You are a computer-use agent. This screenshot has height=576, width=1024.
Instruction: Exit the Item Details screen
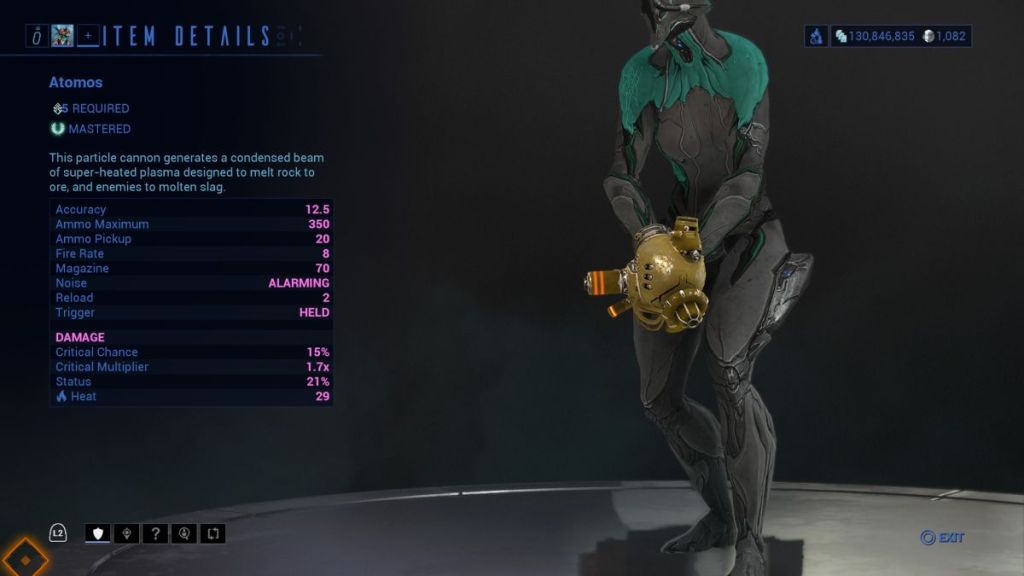point(942,538)
